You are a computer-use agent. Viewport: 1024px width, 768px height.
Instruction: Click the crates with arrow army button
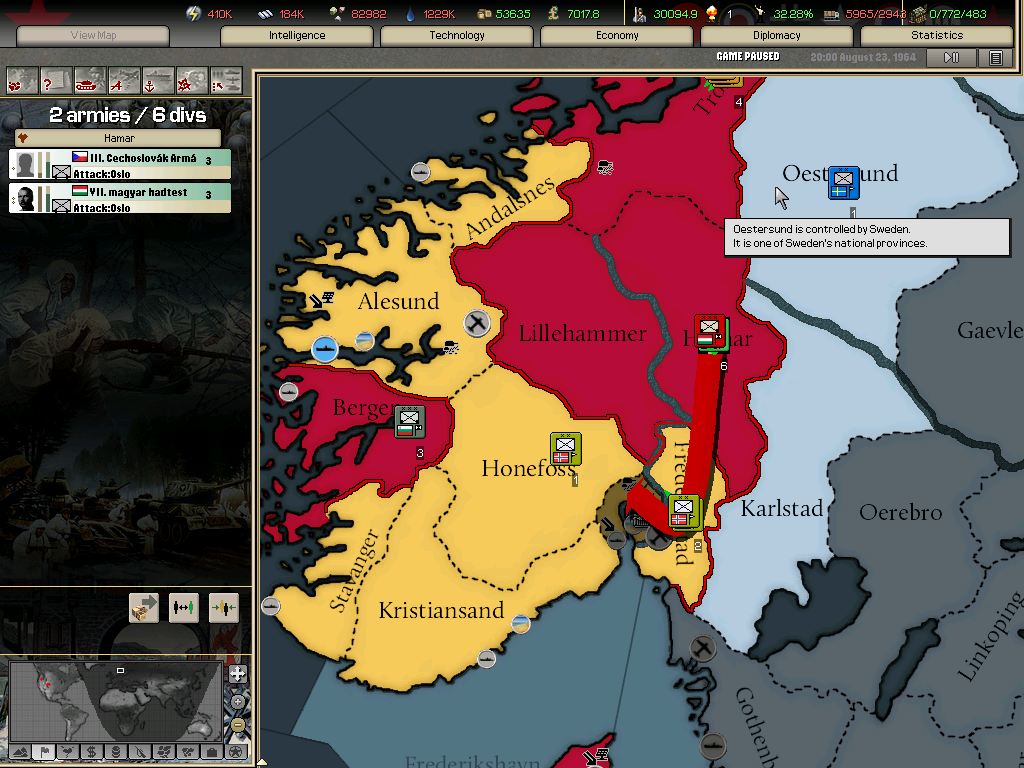coord(144,607)
